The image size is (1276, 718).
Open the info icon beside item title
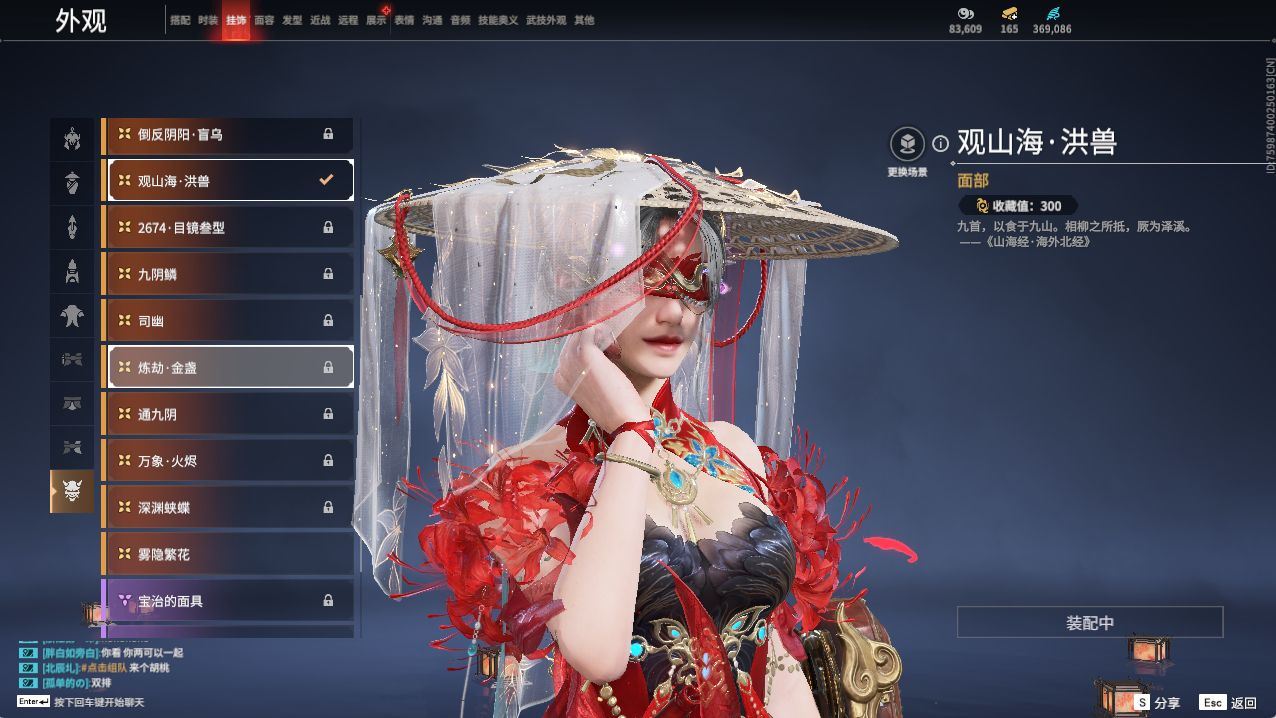pos(940,144)
